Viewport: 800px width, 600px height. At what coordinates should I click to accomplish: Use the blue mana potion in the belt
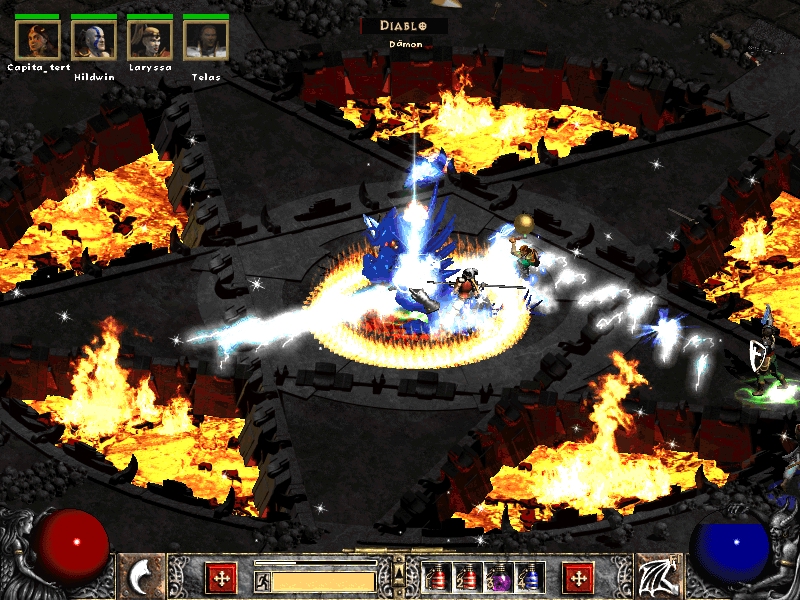coord(528,577)
